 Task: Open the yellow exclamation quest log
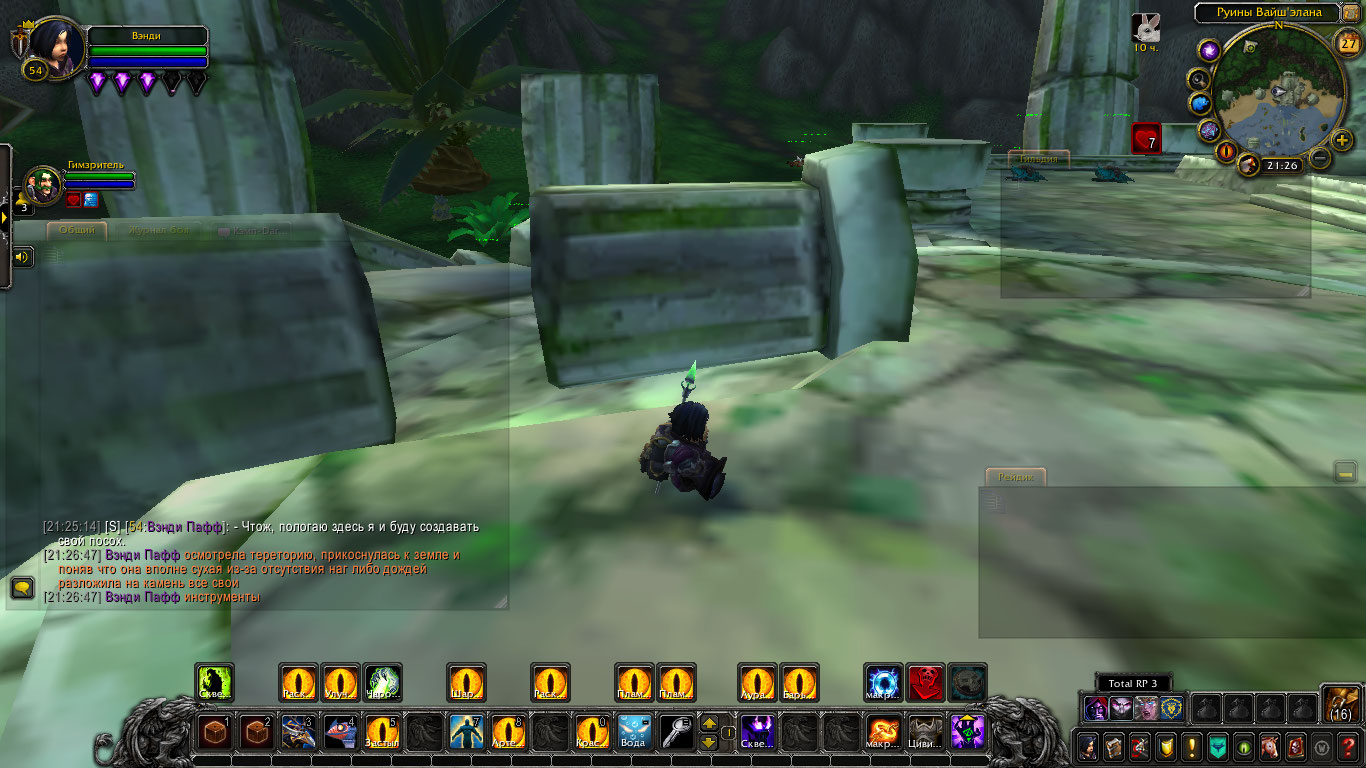(1191, 746)
